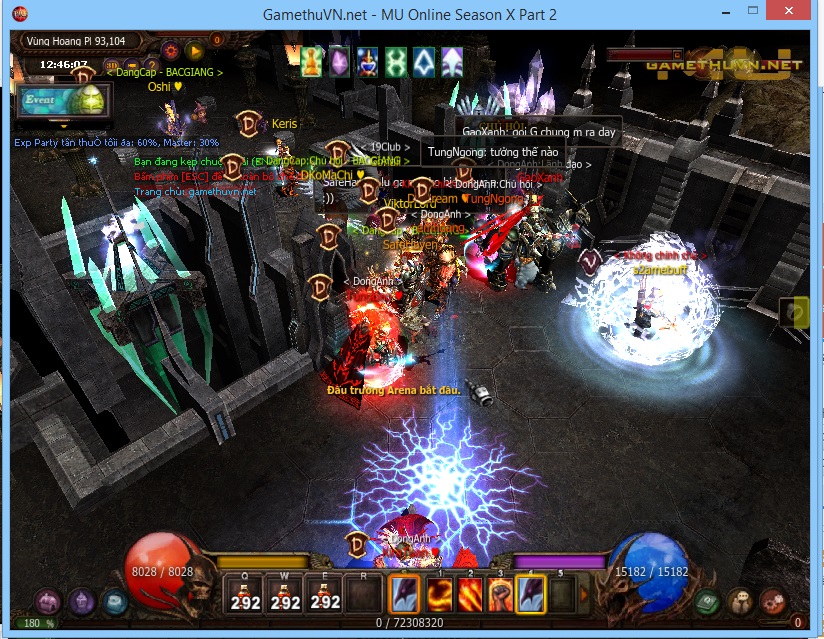This screenshot has height=639, width=824.
Task: Select the highlighted skill in slot 4
Action: click(531, 594)
